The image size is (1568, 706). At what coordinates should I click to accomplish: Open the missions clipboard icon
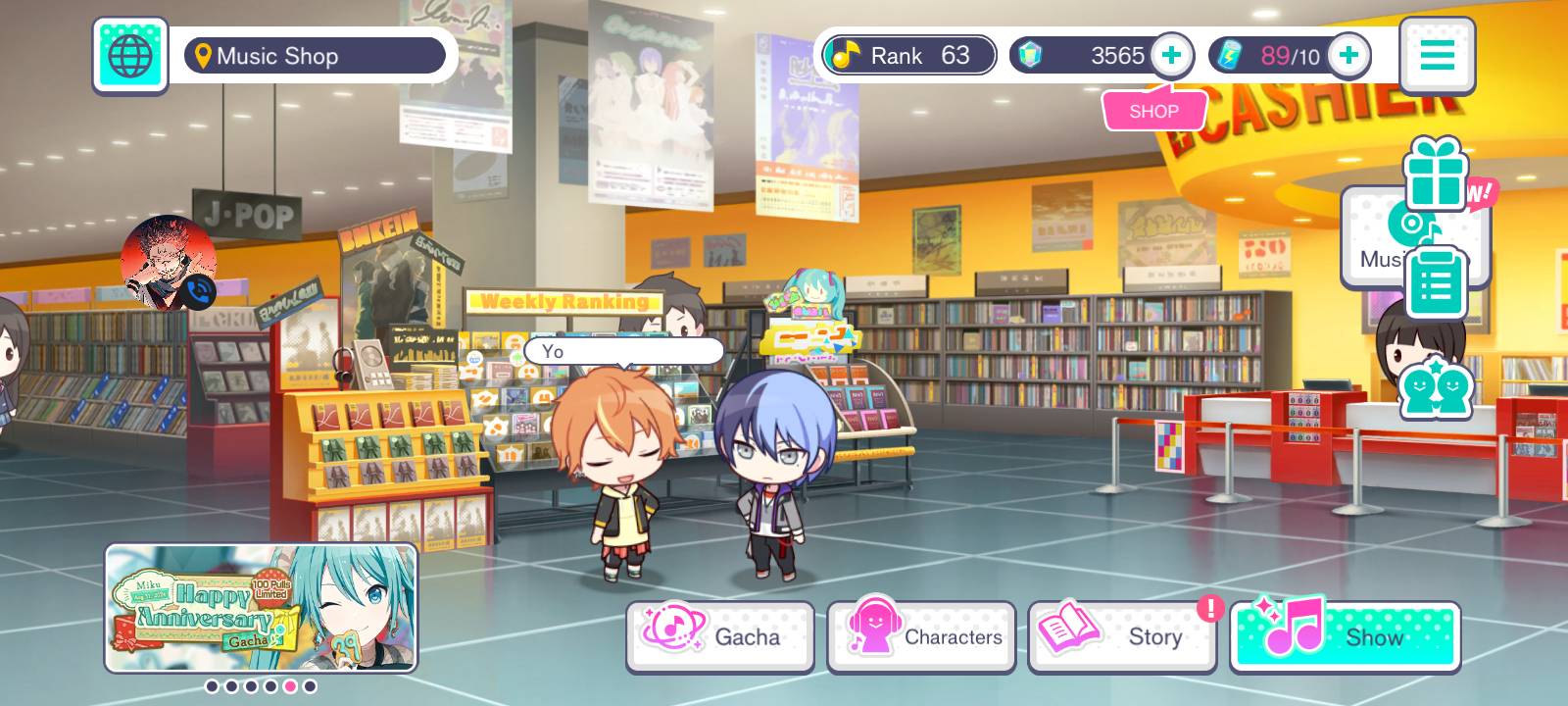coord(1436,282)
